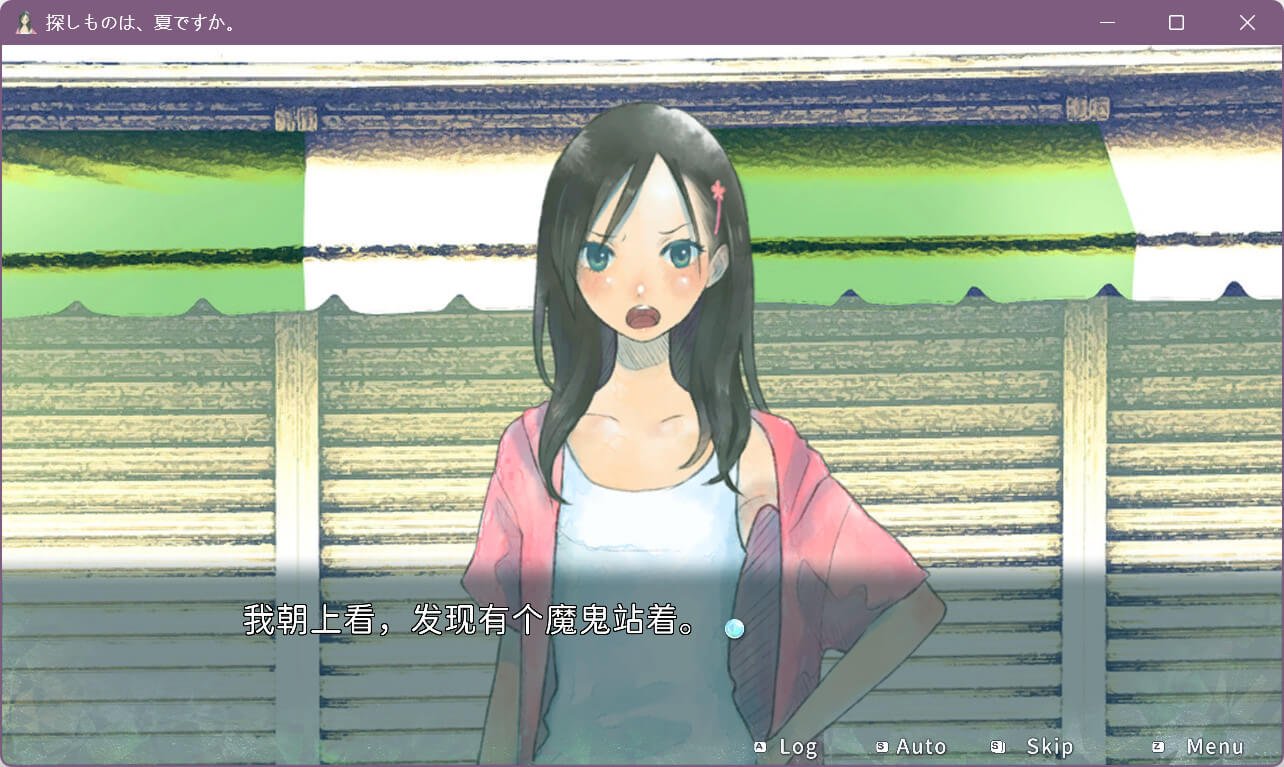Close the game window
The width and height of the screenshot is (1284, 767).
coord(1247,22)
